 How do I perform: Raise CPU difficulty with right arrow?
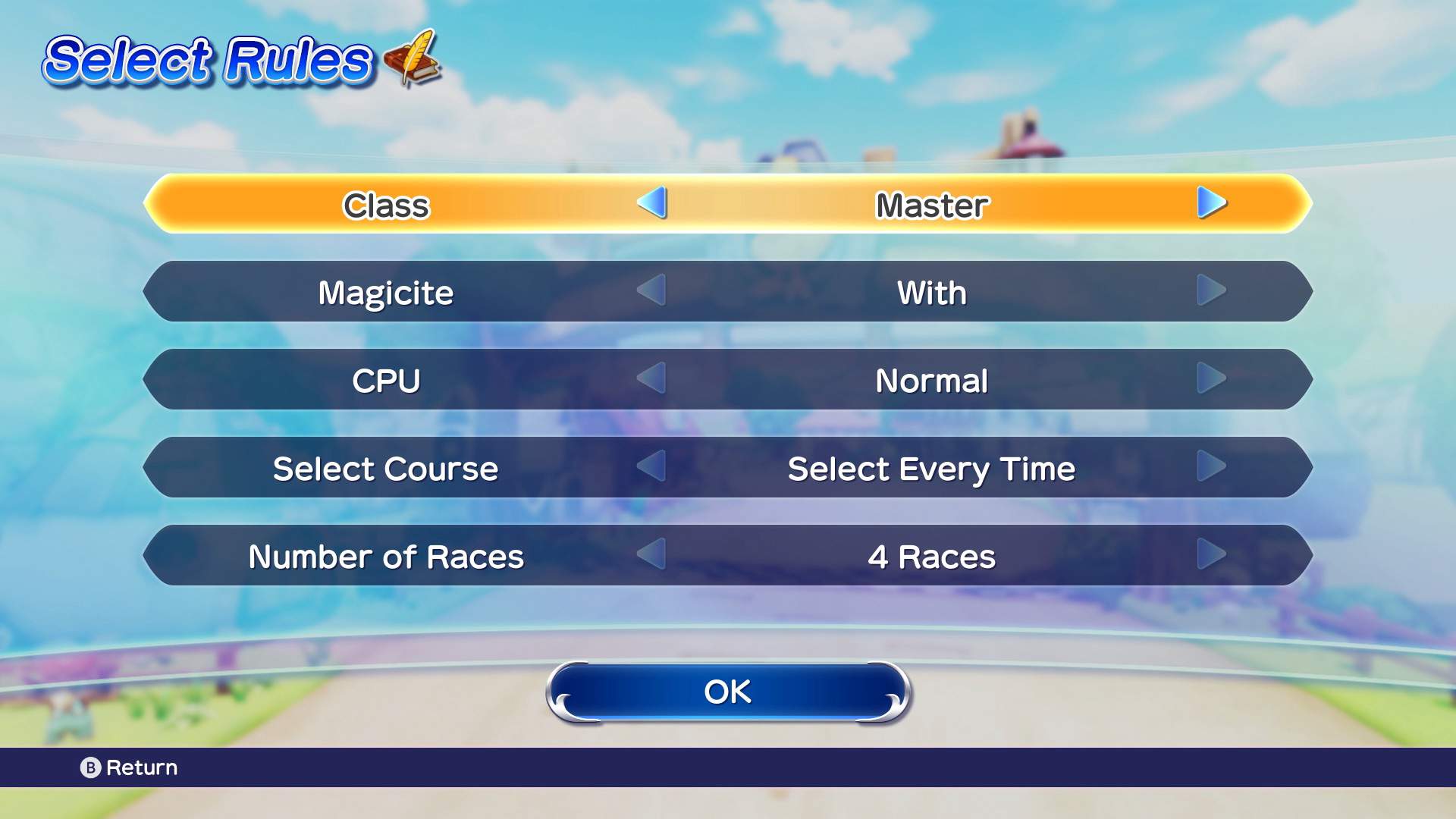pyautogui.click(x=1211, y=378)
